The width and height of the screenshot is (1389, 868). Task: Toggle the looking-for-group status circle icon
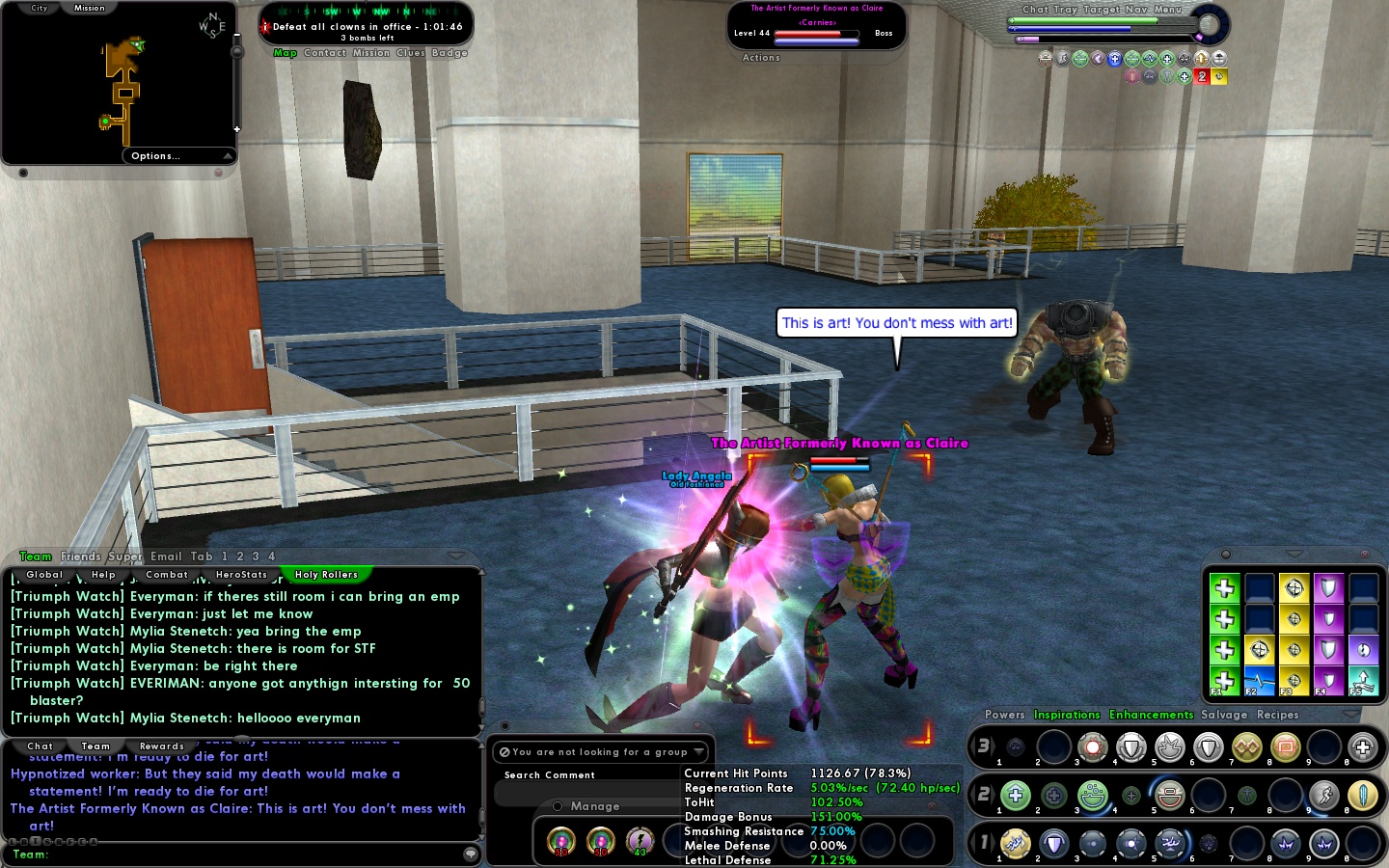pyautogui.click(x=503, y=751)
